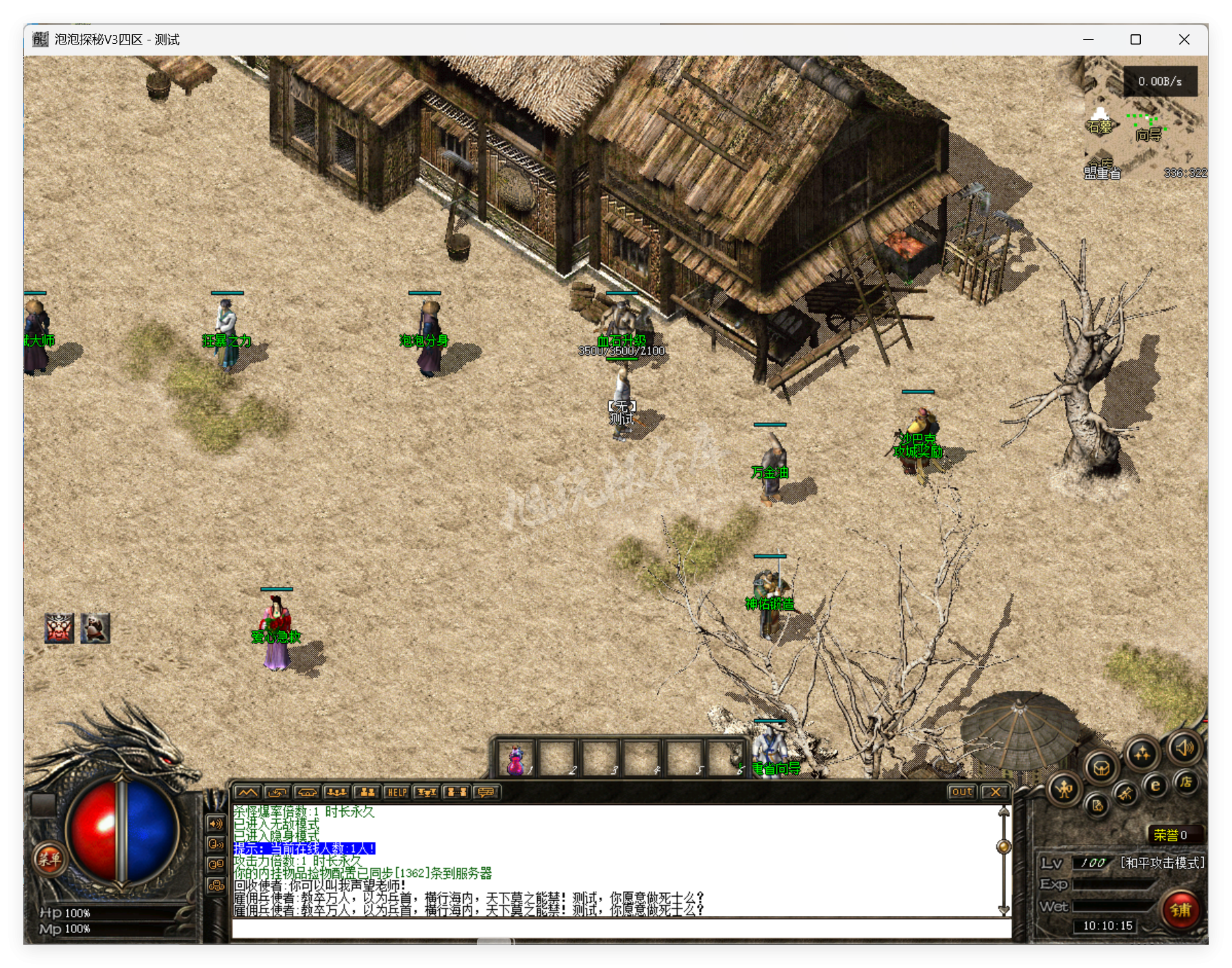Select the mountain map icon on the chat toolbar
Viewport: 1232px width, 968px height.
[x=247, y=792]
